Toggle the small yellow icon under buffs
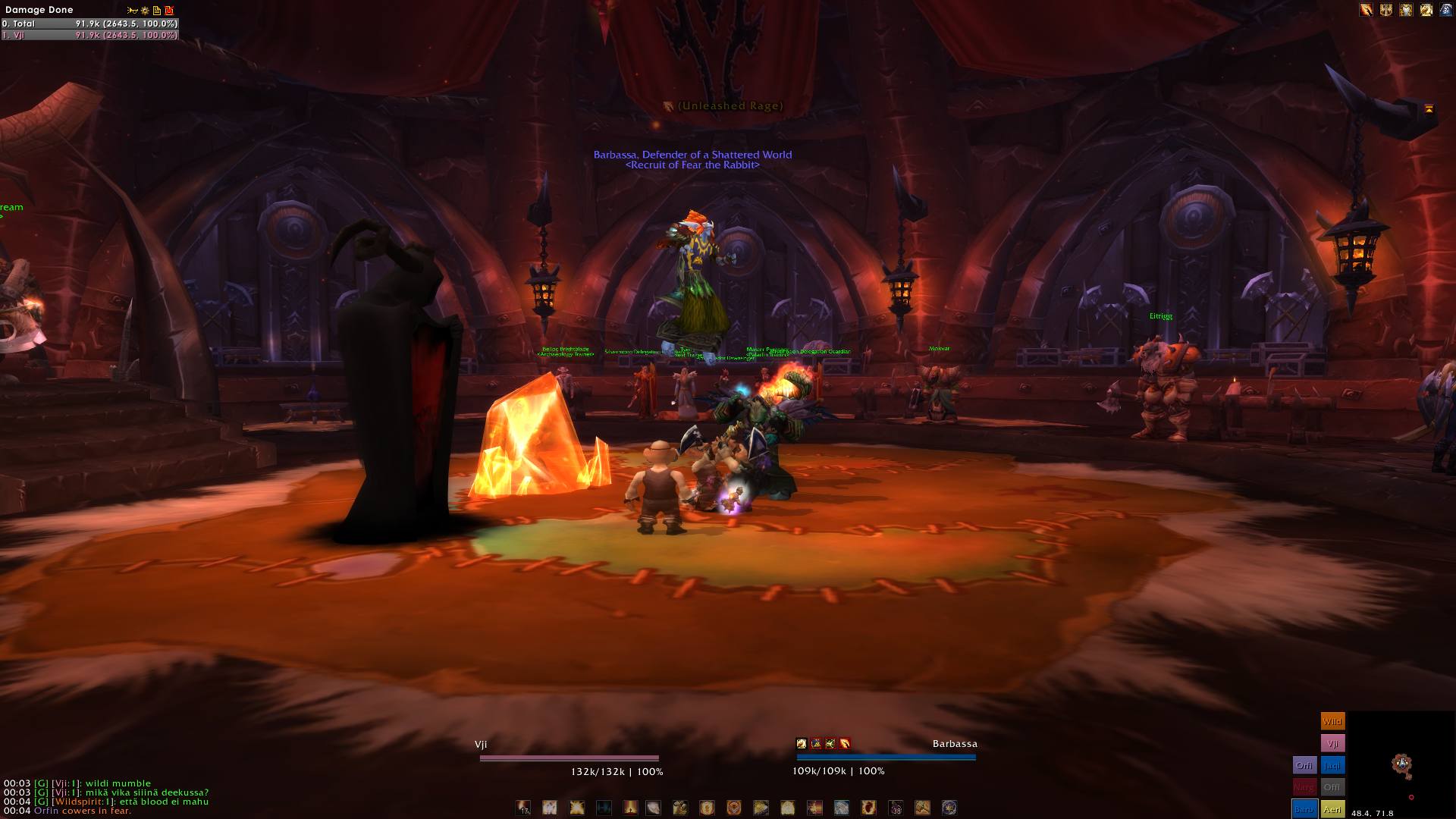1456x819 pixels. (x=1429, y=109)
